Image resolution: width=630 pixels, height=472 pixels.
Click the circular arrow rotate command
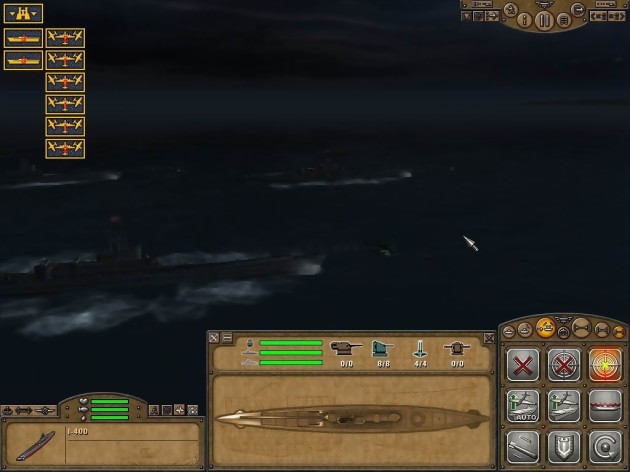(x=604, y=447)
